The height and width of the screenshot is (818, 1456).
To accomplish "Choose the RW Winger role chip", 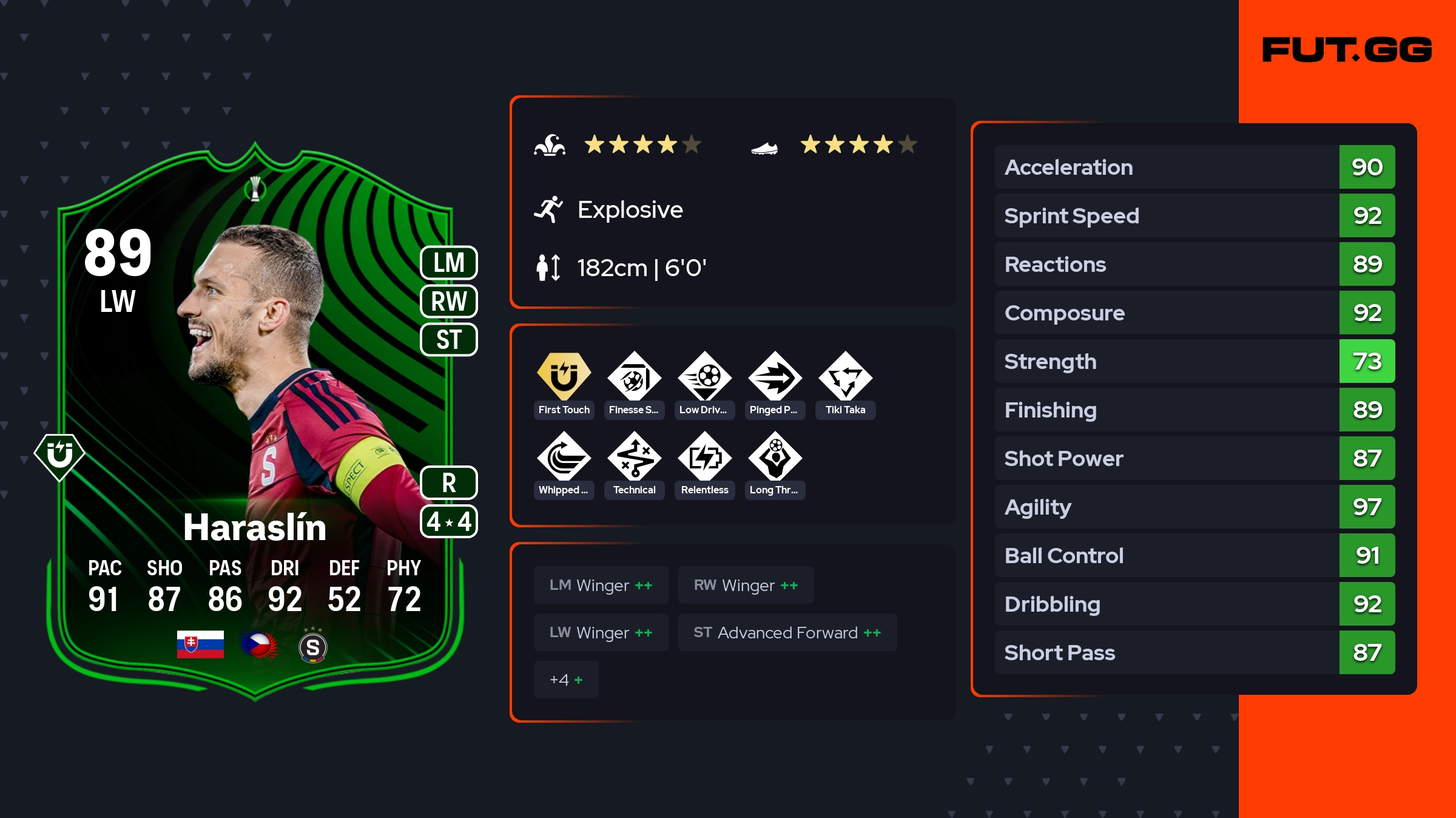I will click(x=746, y=585).
